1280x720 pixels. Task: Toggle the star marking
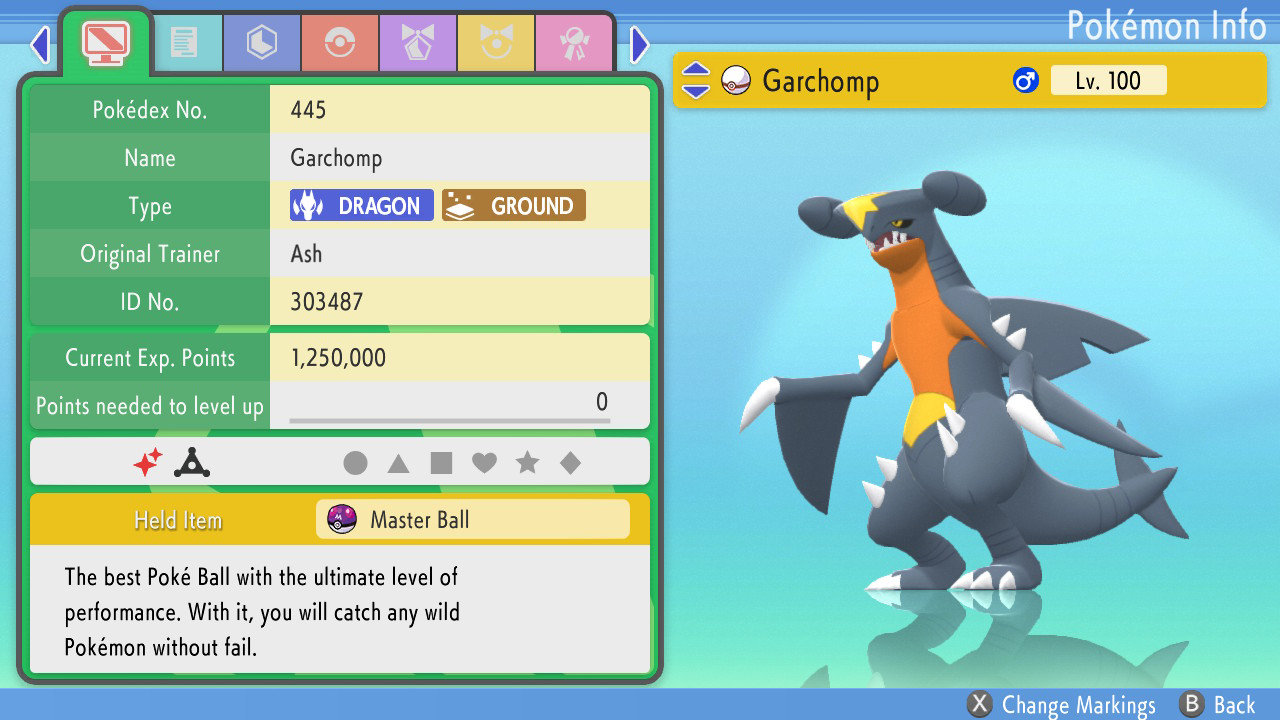tap(528, 461)
